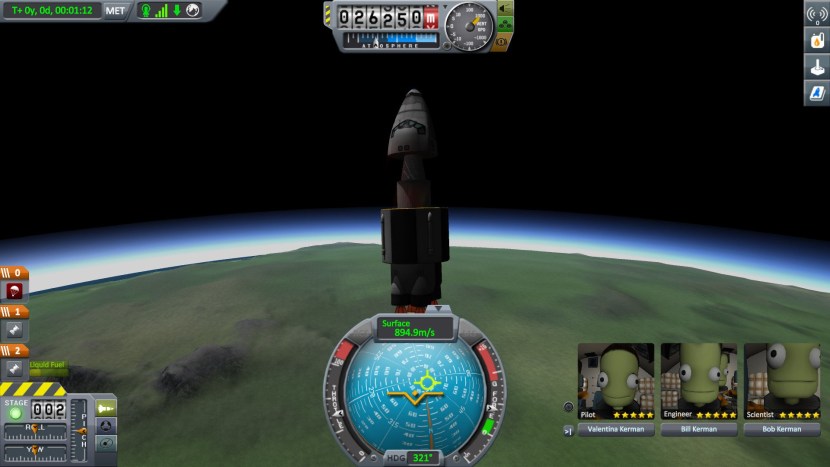
Task: Open the KSPedia book icon
Action: 817,94
